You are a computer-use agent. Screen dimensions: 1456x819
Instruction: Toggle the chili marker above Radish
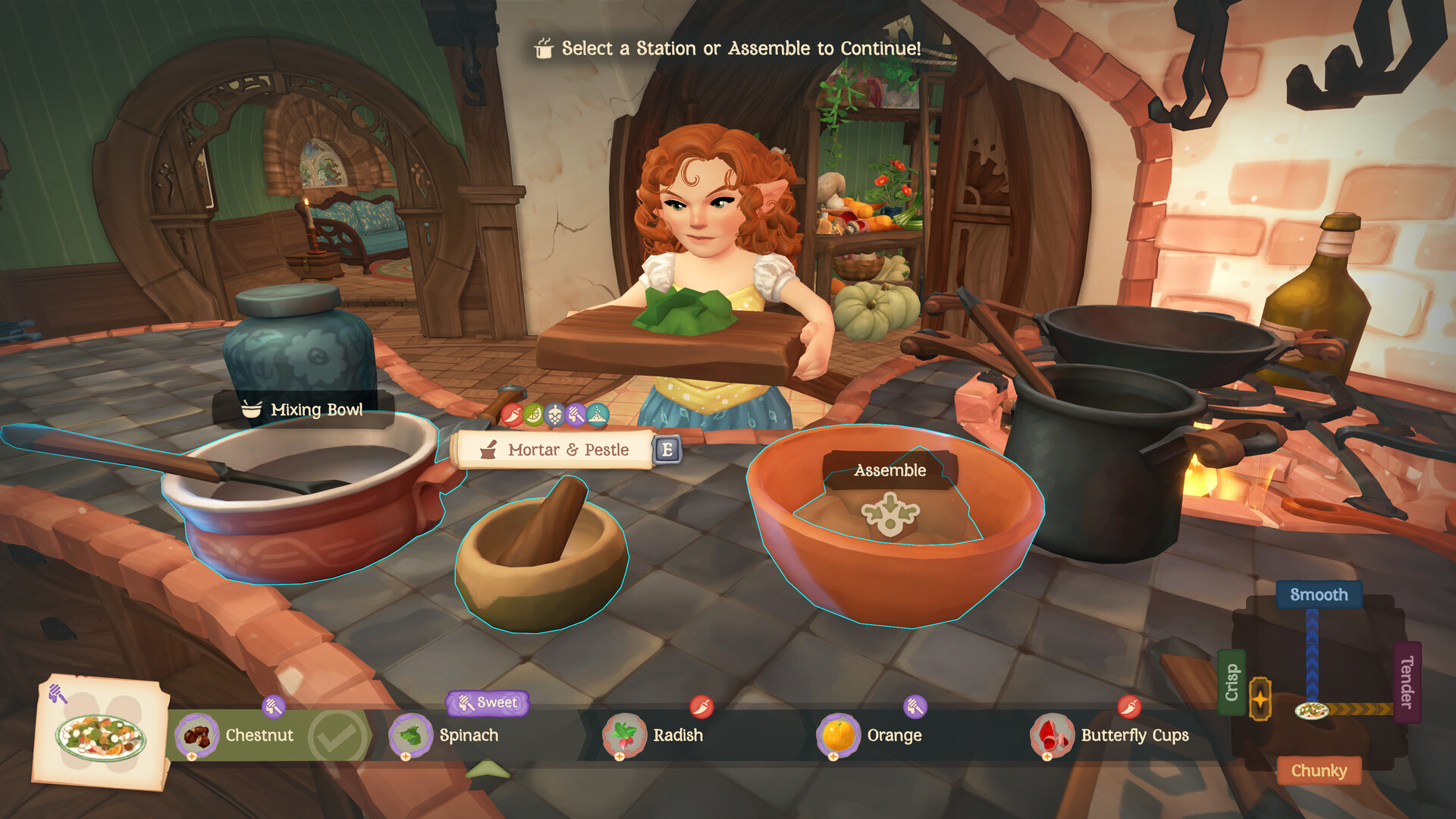point(702,705)
